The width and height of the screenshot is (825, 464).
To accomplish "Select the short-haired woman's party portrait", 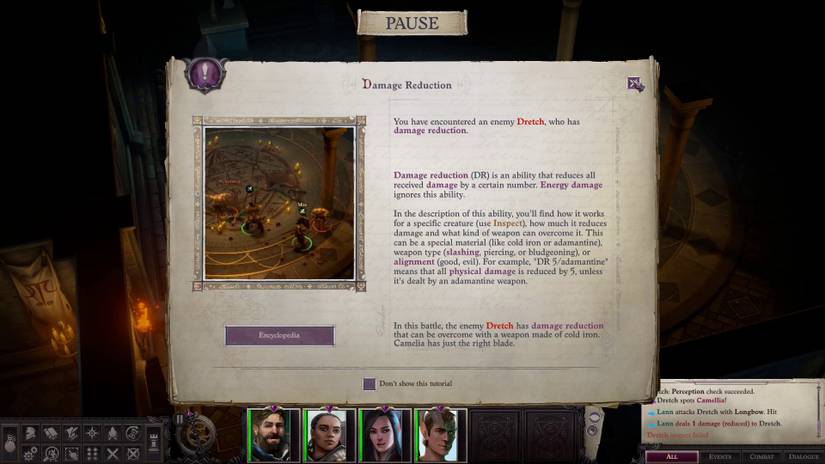I will pos(331,435).
